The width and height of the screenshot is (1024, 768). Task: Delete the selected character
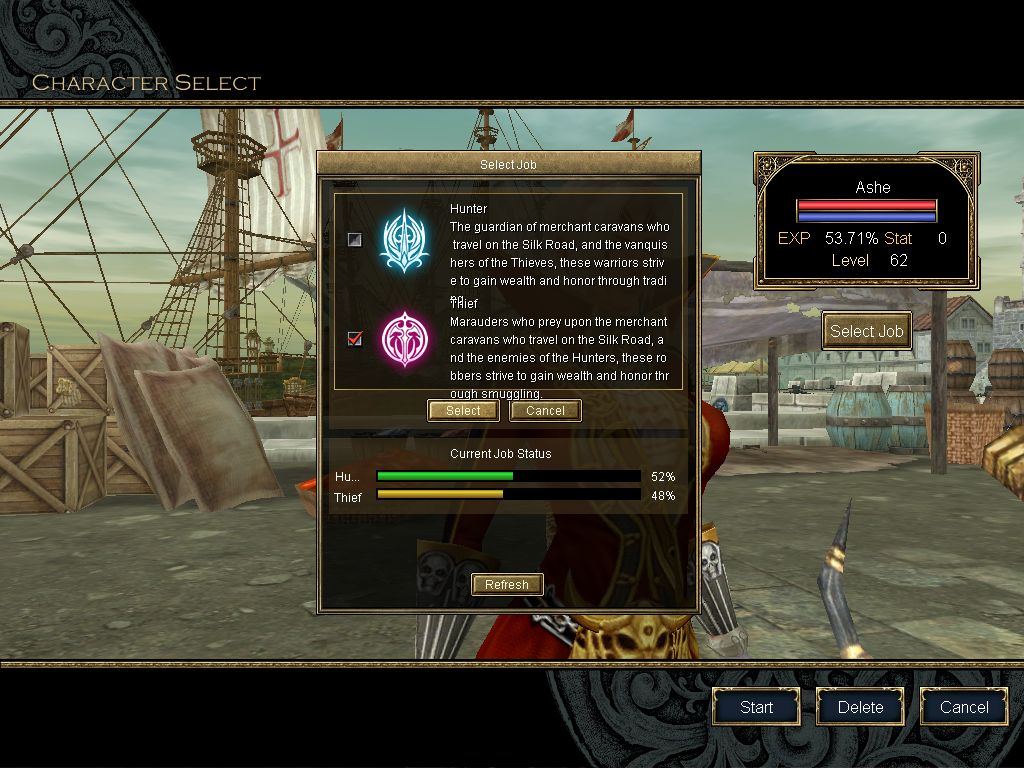860,707
